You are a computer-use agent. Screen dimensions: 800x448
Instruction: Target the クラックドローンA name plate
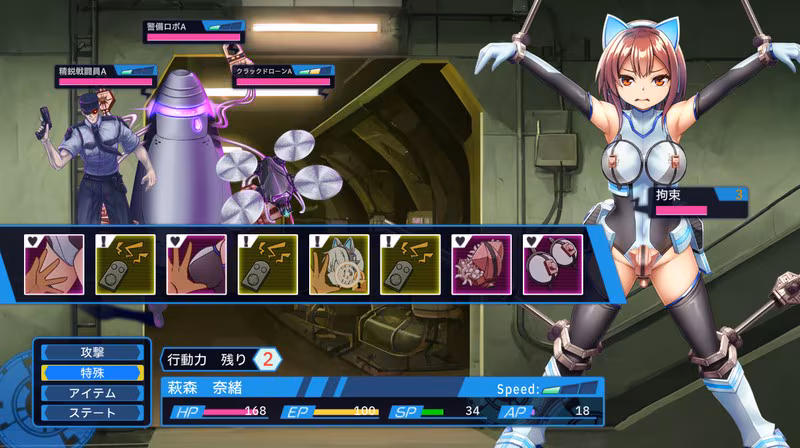[x=283, y=72]
